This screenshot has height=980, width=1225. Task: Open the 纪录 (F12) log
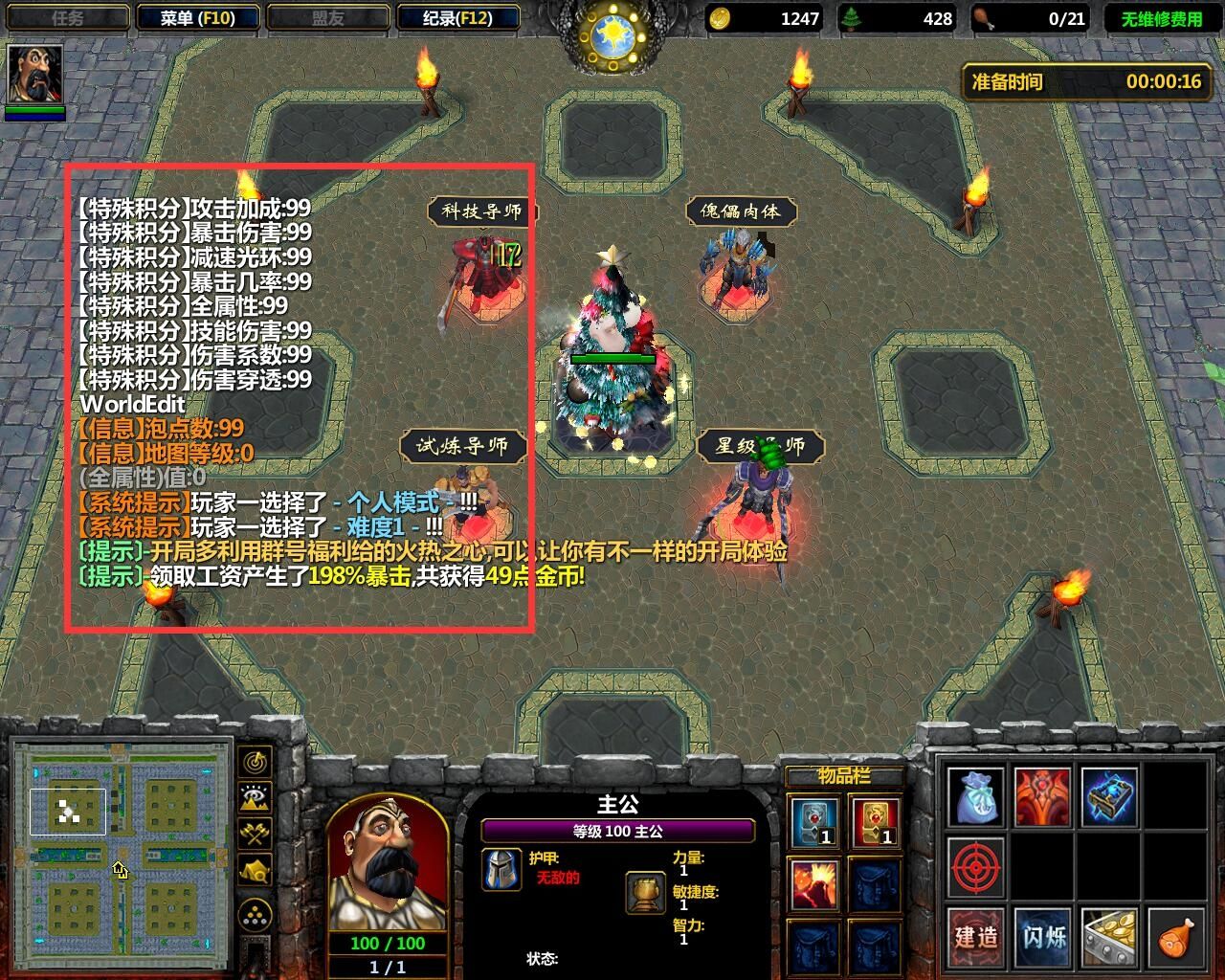pyautogui.click(x=459, y=16)
